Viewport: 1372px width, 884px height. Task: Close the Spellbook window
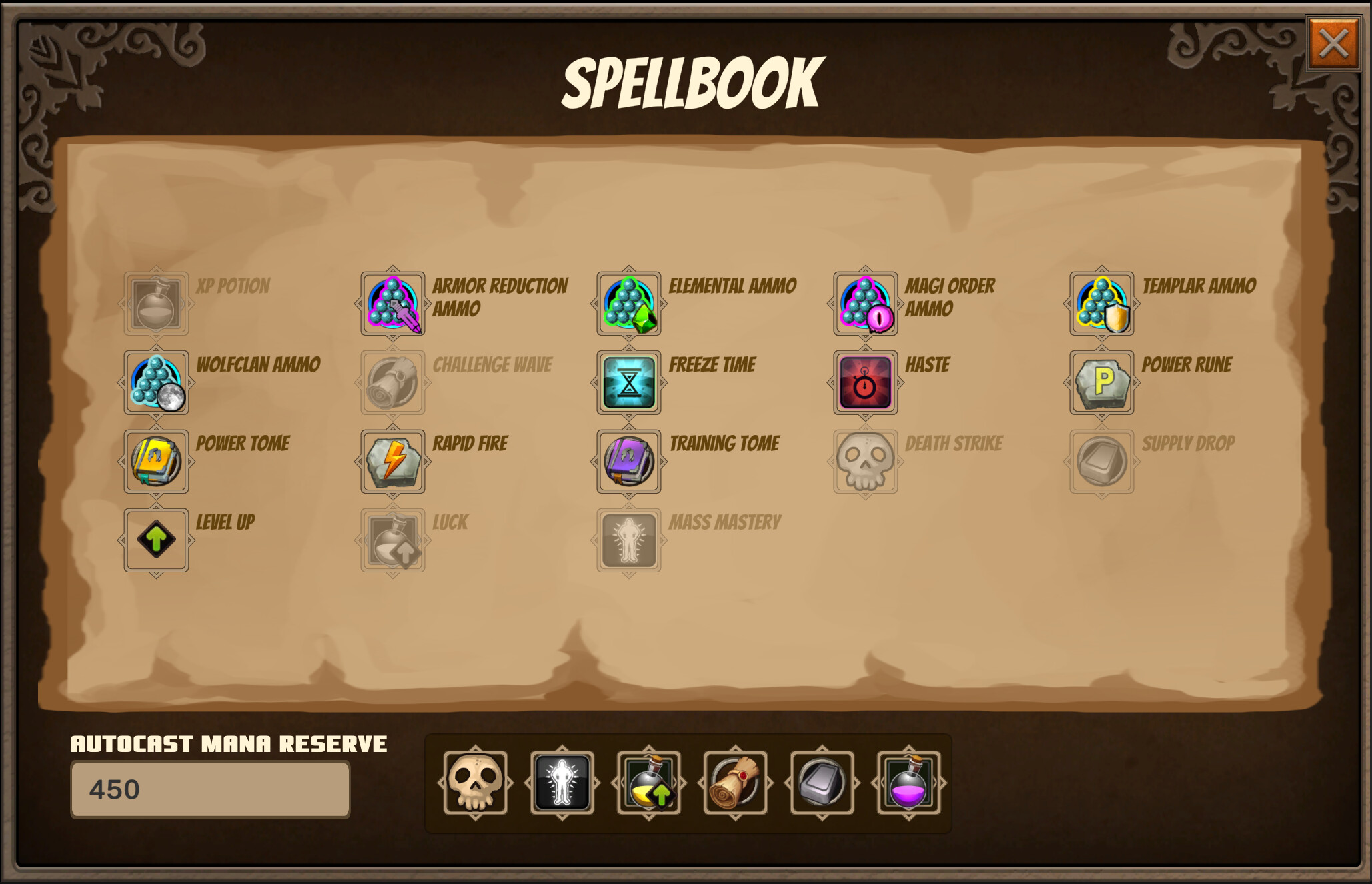coord(1333,42)
